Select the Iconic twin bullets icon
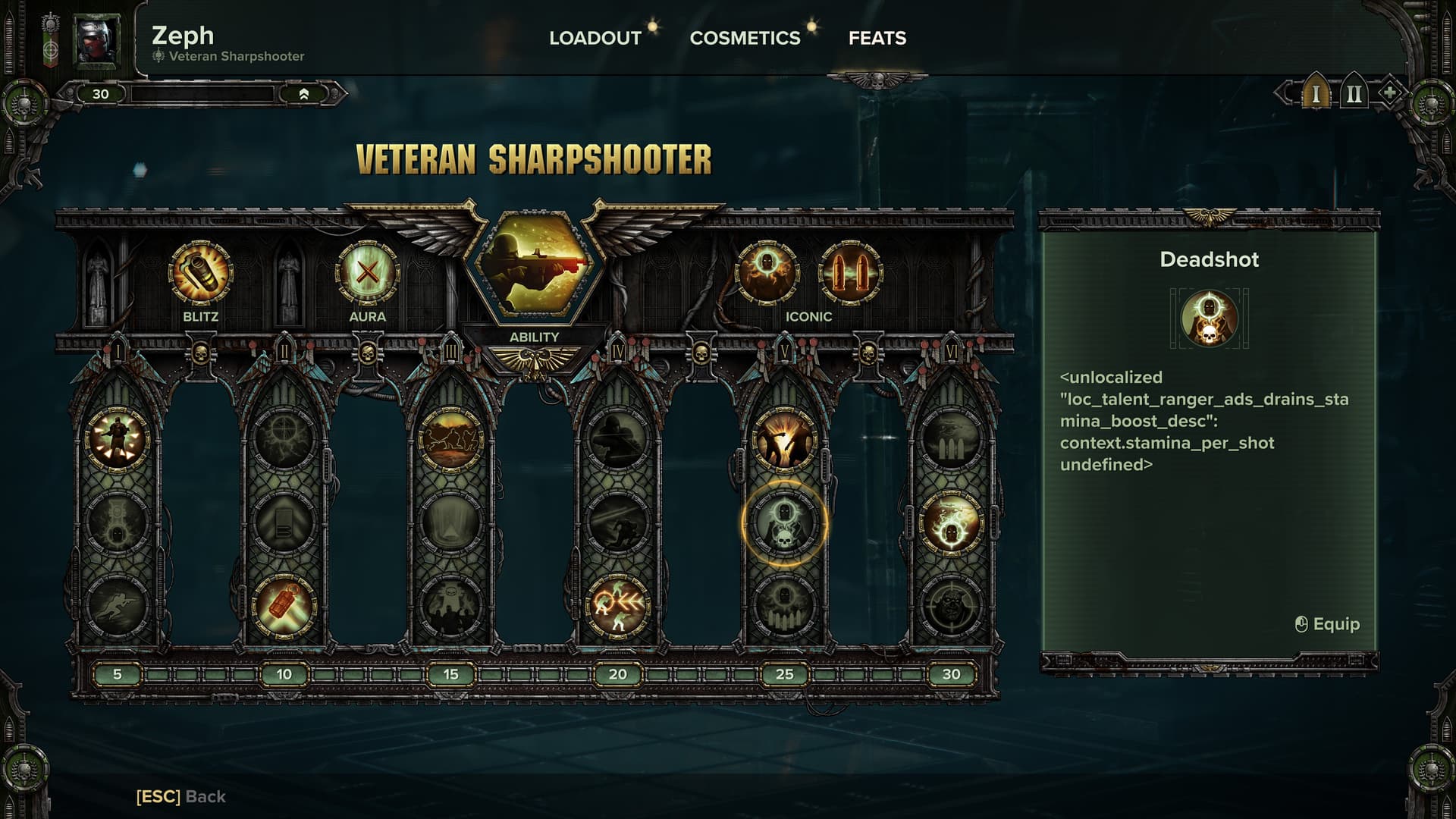 tap(850, 272)
